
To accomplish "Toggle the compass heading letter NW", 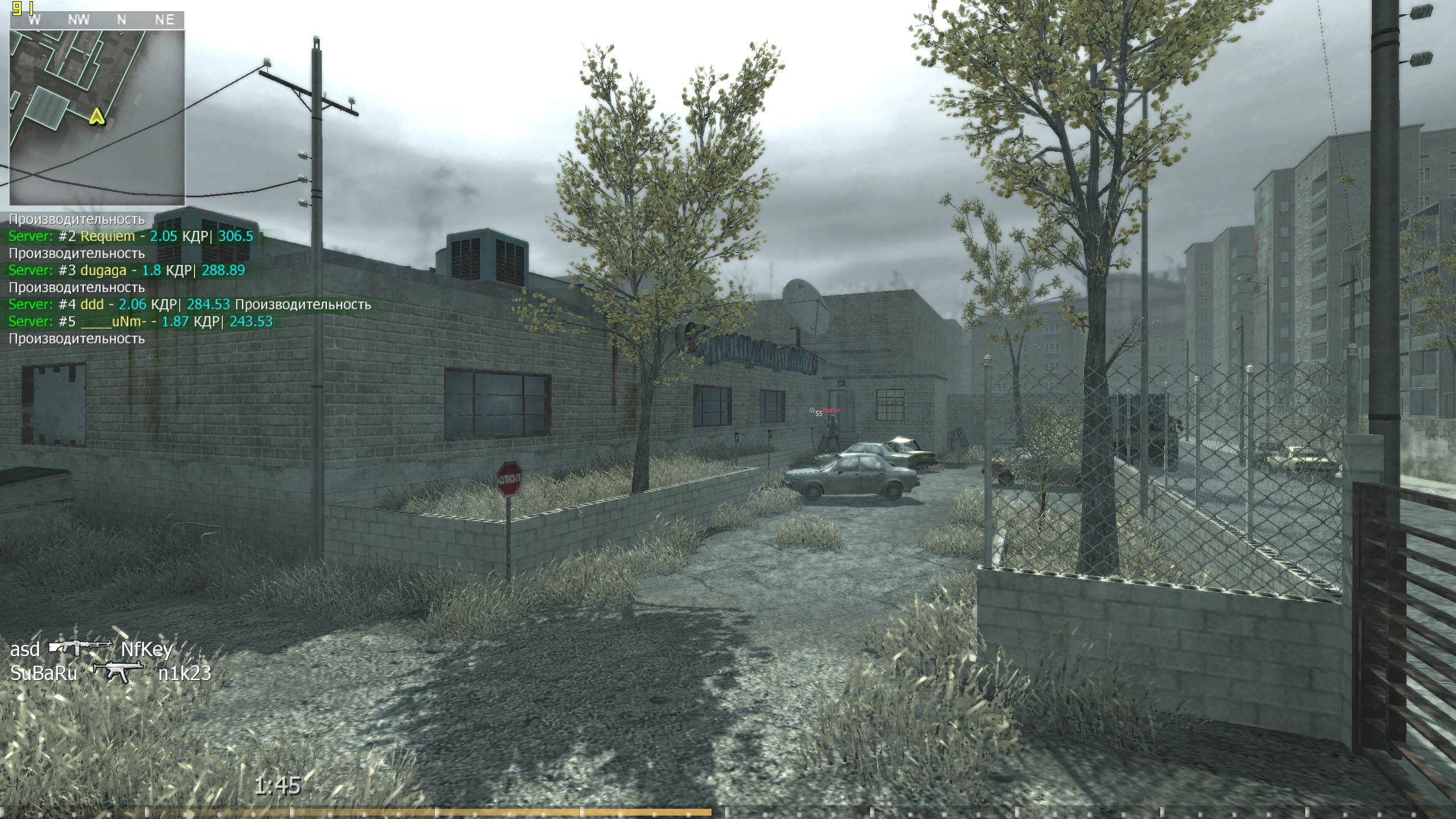I will (x=80, y=20).
